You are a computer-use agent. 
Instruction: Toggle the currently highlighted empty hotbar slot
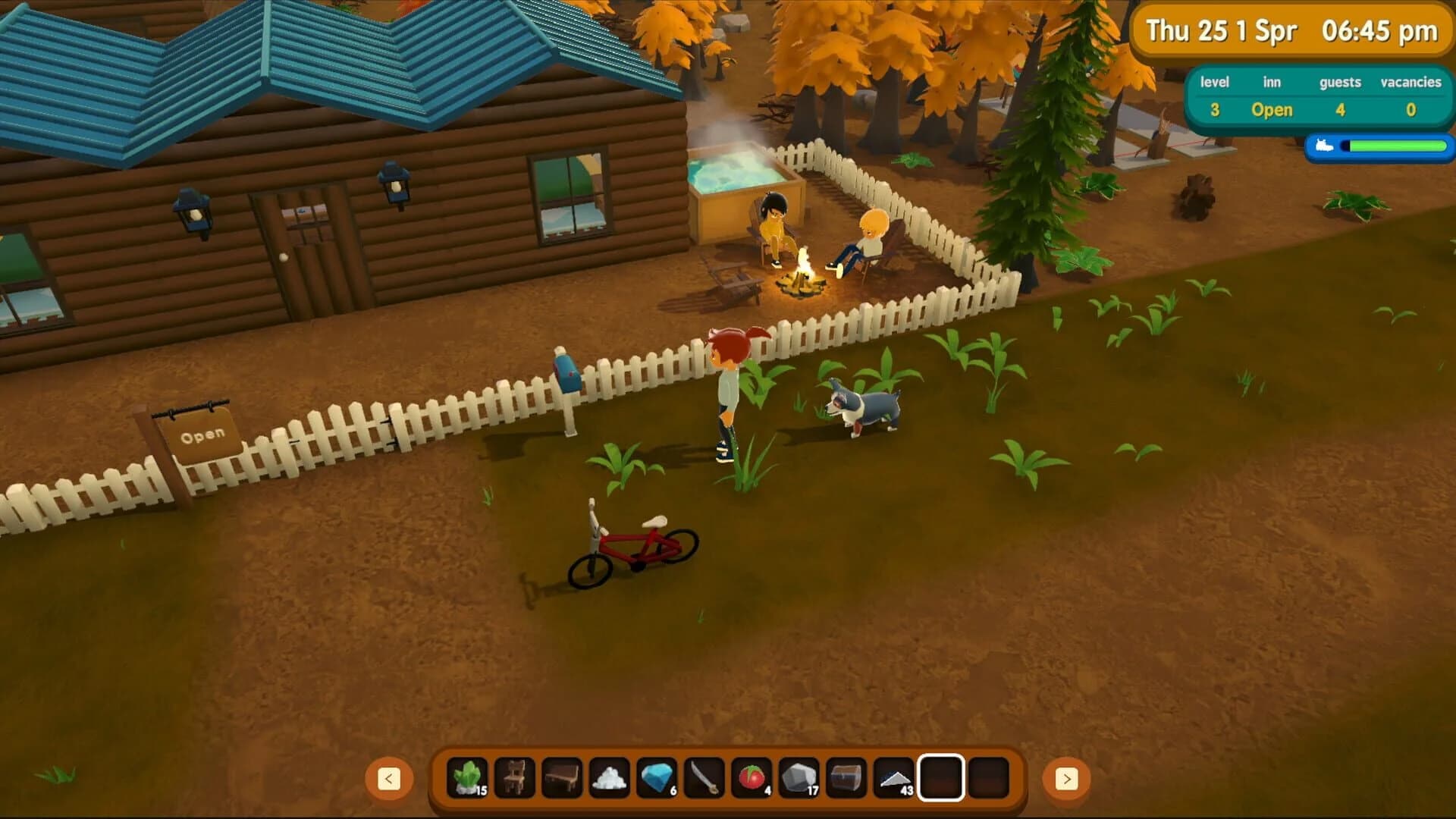(x=943, y=776)
